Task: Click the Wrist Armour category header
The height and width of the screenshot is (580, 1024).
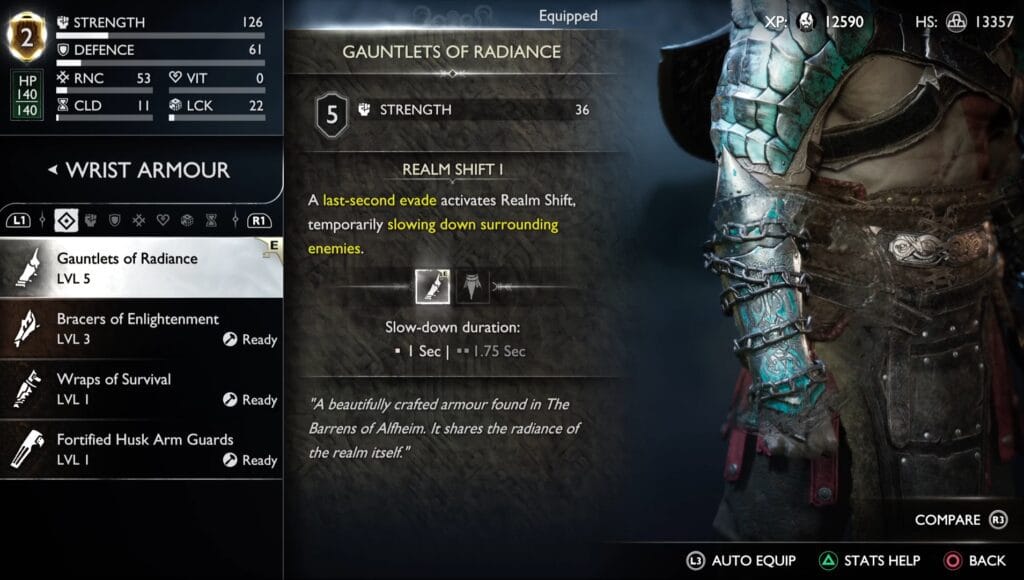Action: click(140, 170)
